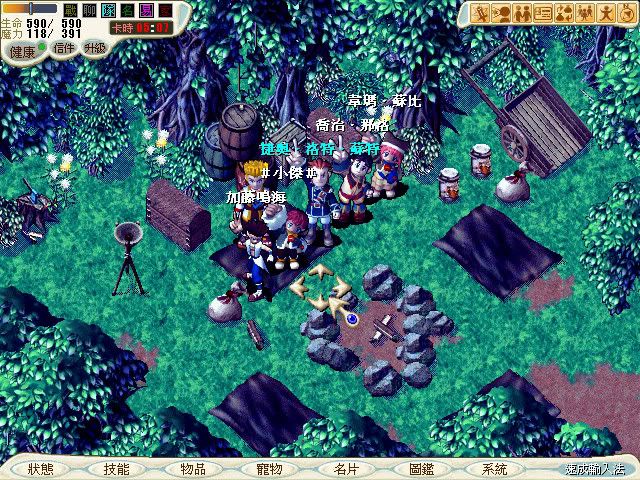Open the 技能 skills menu

click(116, 468)
